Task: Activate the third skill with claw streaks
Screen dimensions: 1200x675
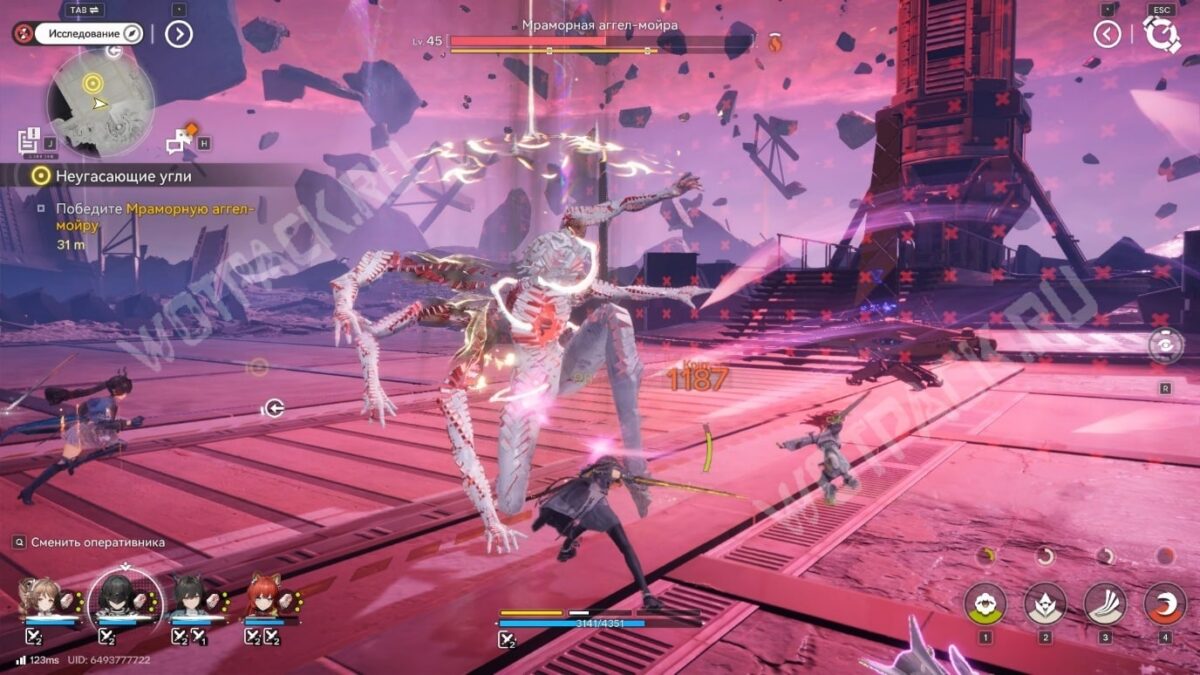Action: tap(1105, 603)
